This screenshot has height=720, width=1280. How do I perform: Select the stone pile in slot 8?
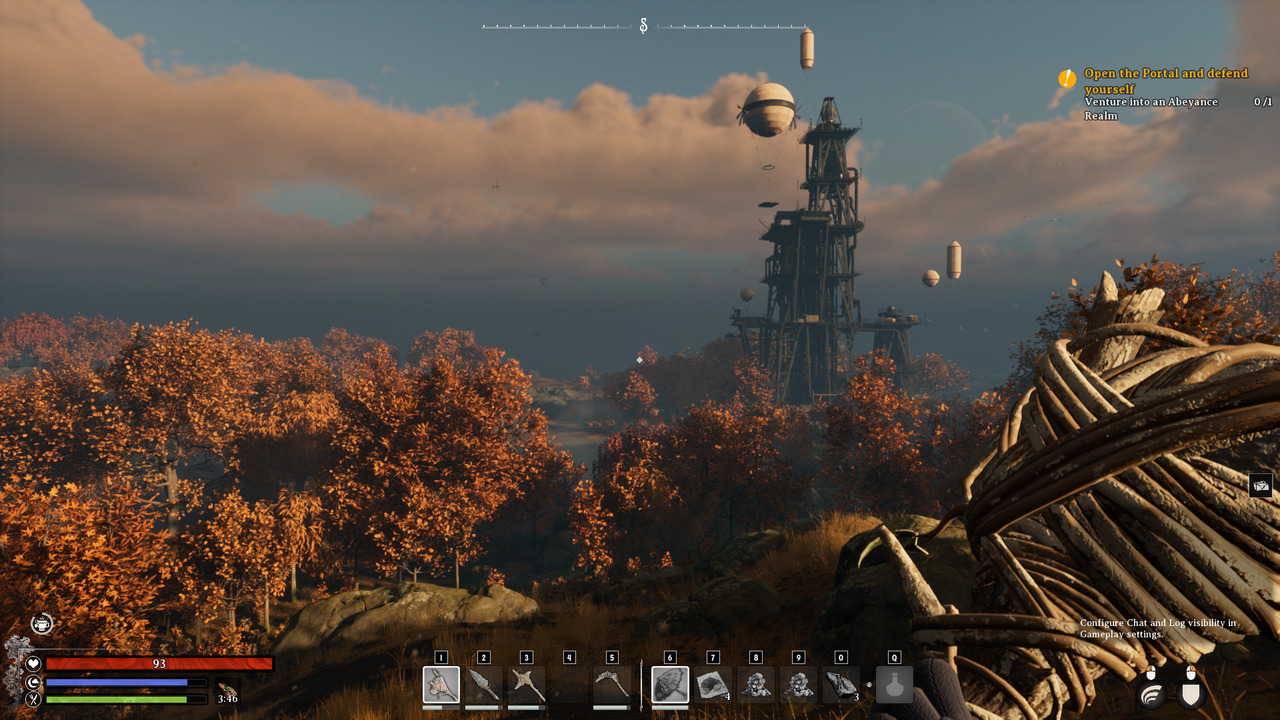click(755, 685)
